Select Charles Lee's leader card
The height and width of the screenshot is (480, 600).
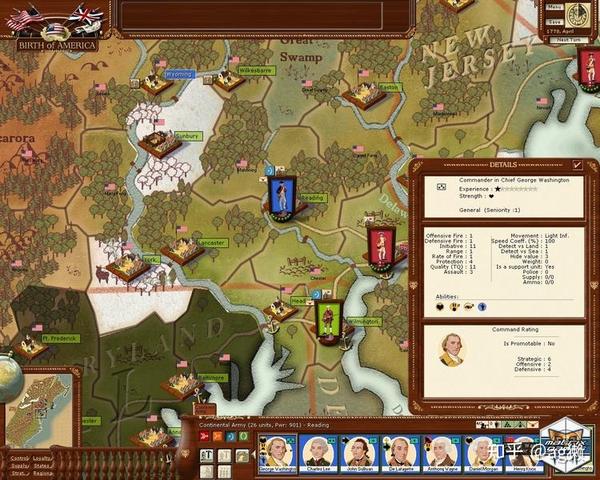[x=318, y=453]
